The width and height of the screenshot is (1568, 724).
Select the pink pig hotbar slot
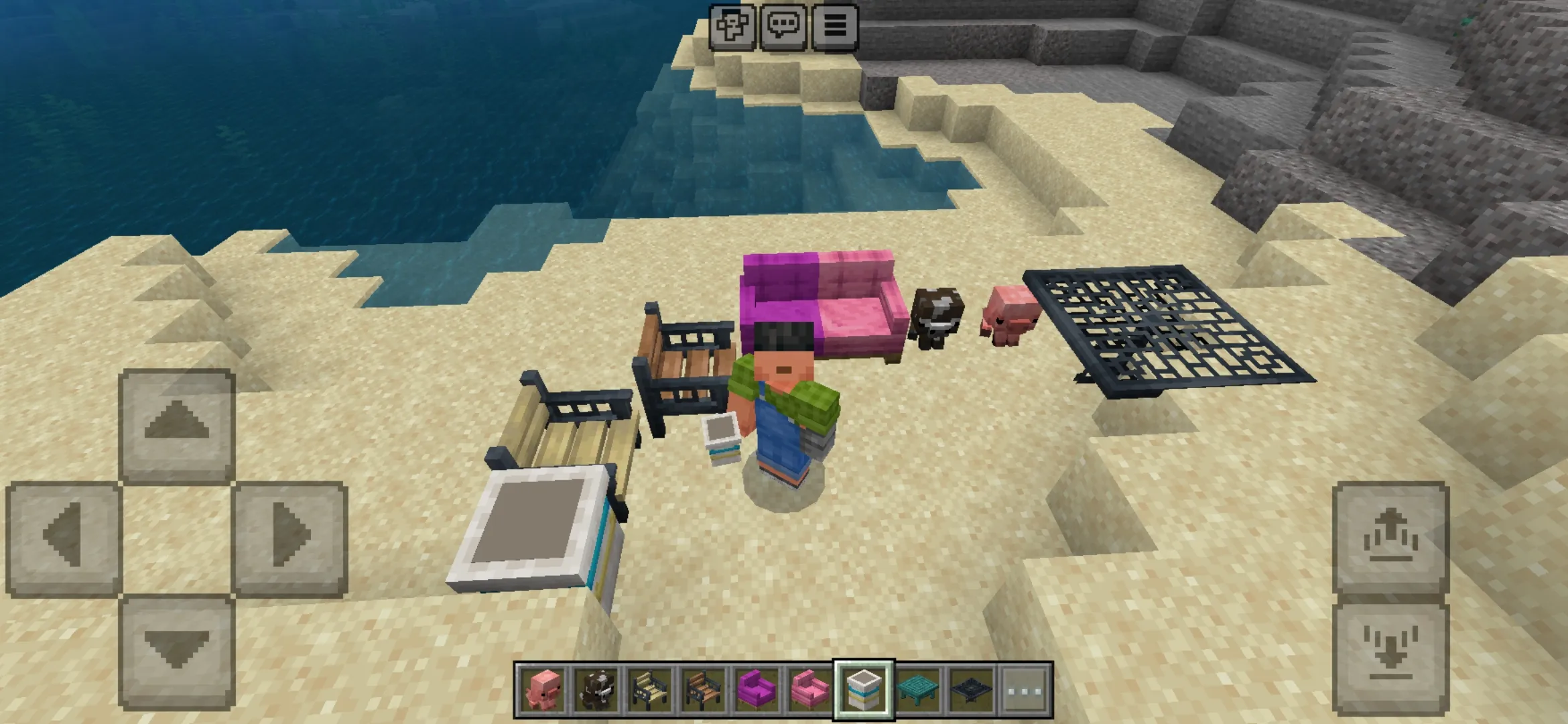pyautogui.click(x=542, y=689)
